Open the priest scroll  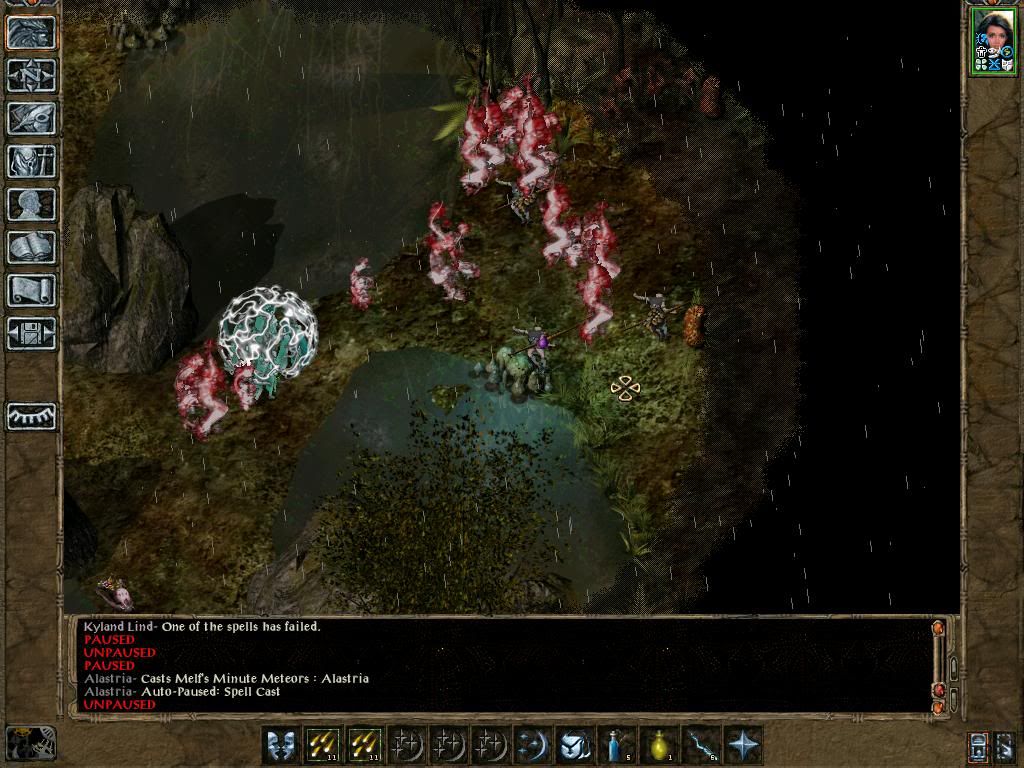tap(31, 290)
